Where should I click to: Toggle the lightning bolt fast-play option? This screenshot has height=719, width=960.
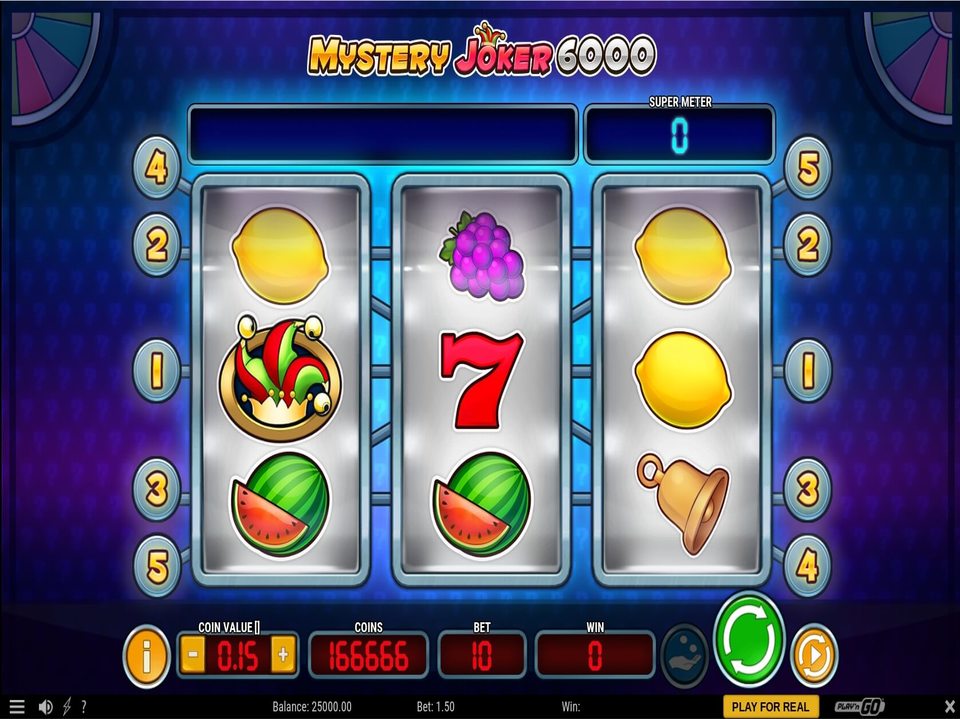click(x=67, y=706)
